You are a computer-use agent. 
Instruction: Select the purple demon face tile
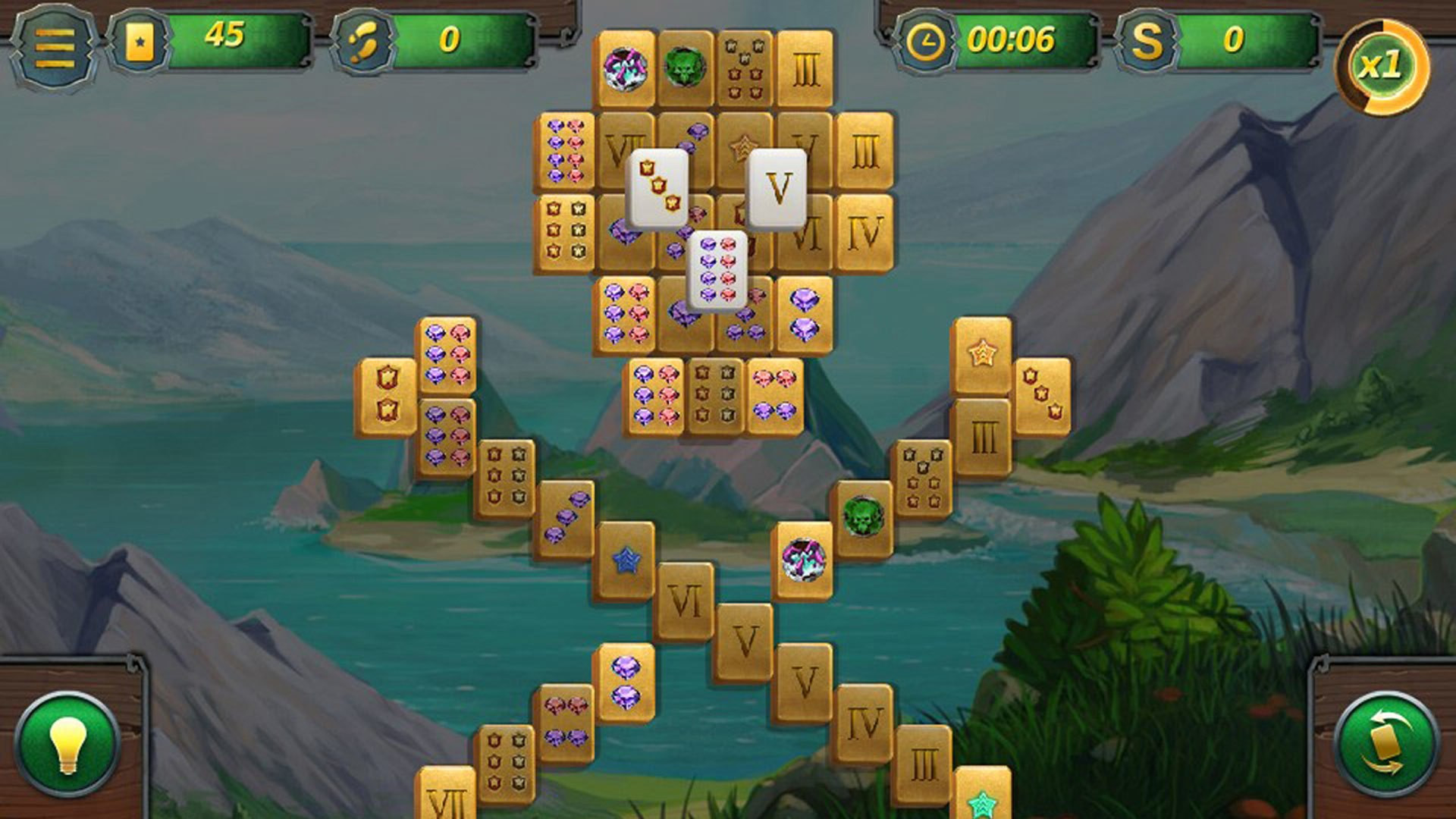(626, 68)
